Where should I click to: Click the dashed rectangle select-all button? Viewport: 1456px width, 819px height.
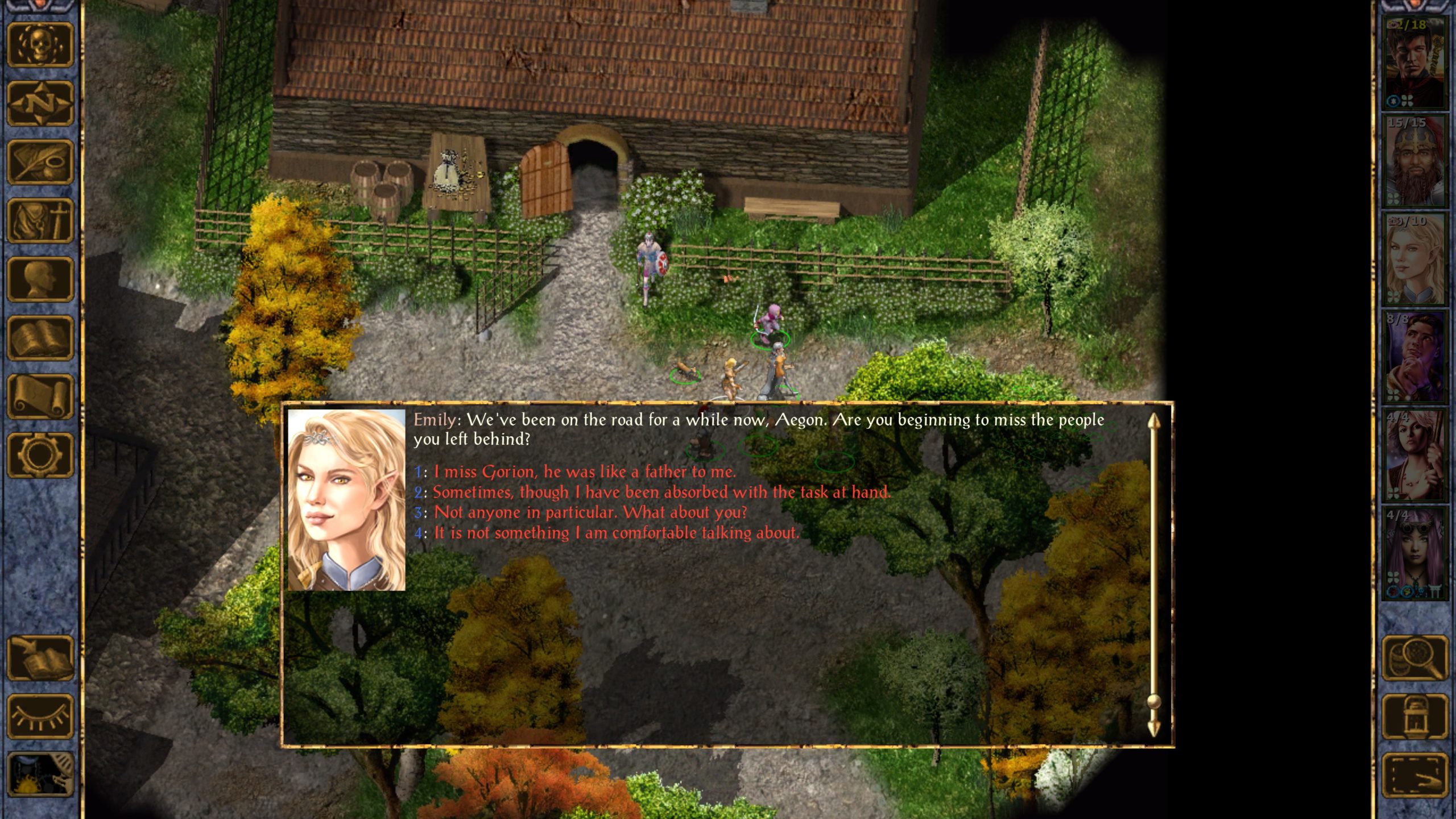pyautogui.click(x=1414, y=775)
